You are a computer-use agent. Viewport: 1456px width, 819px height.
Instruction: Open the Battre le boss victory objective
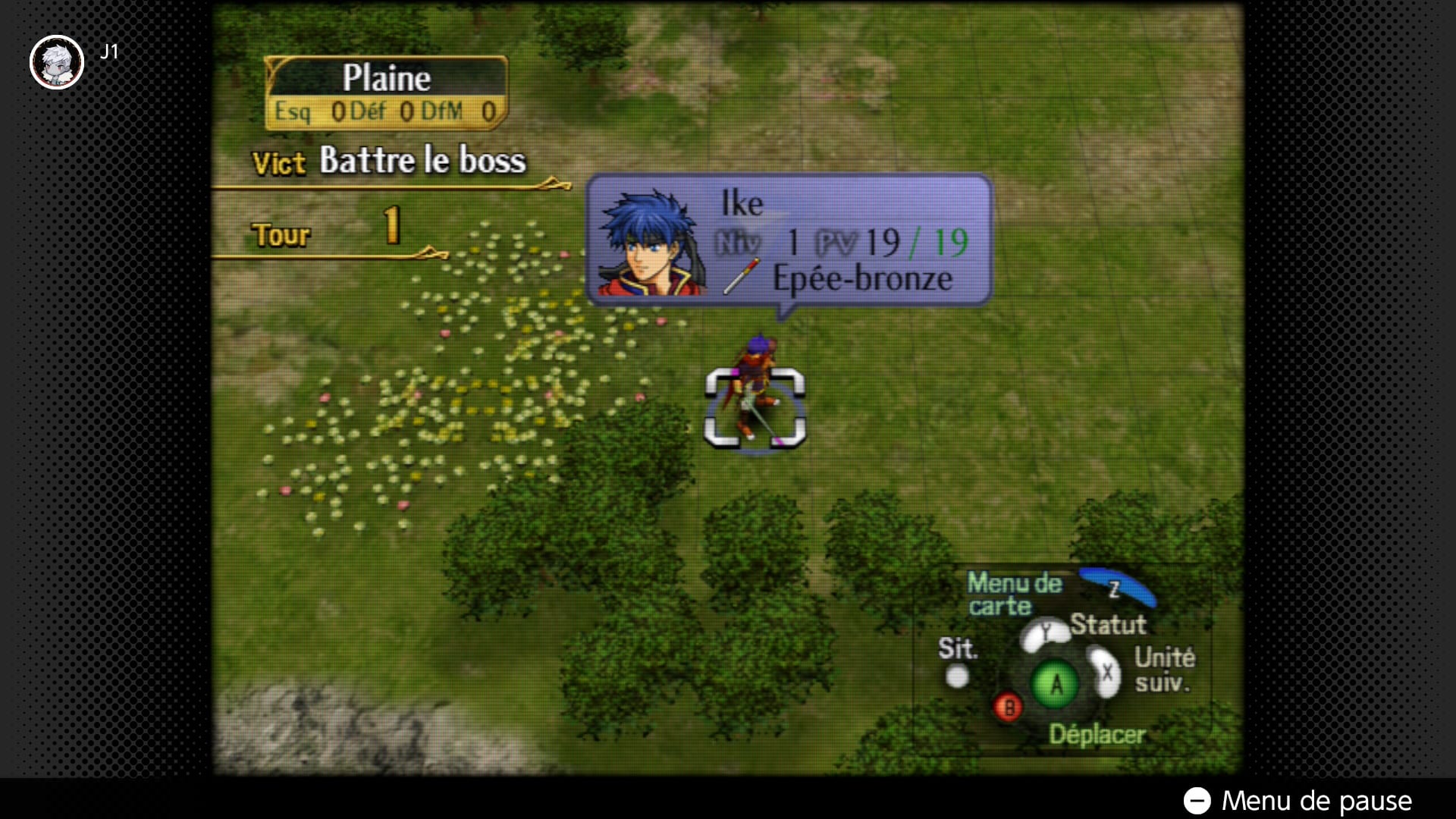pyautogui.click(x=422, y=160)
